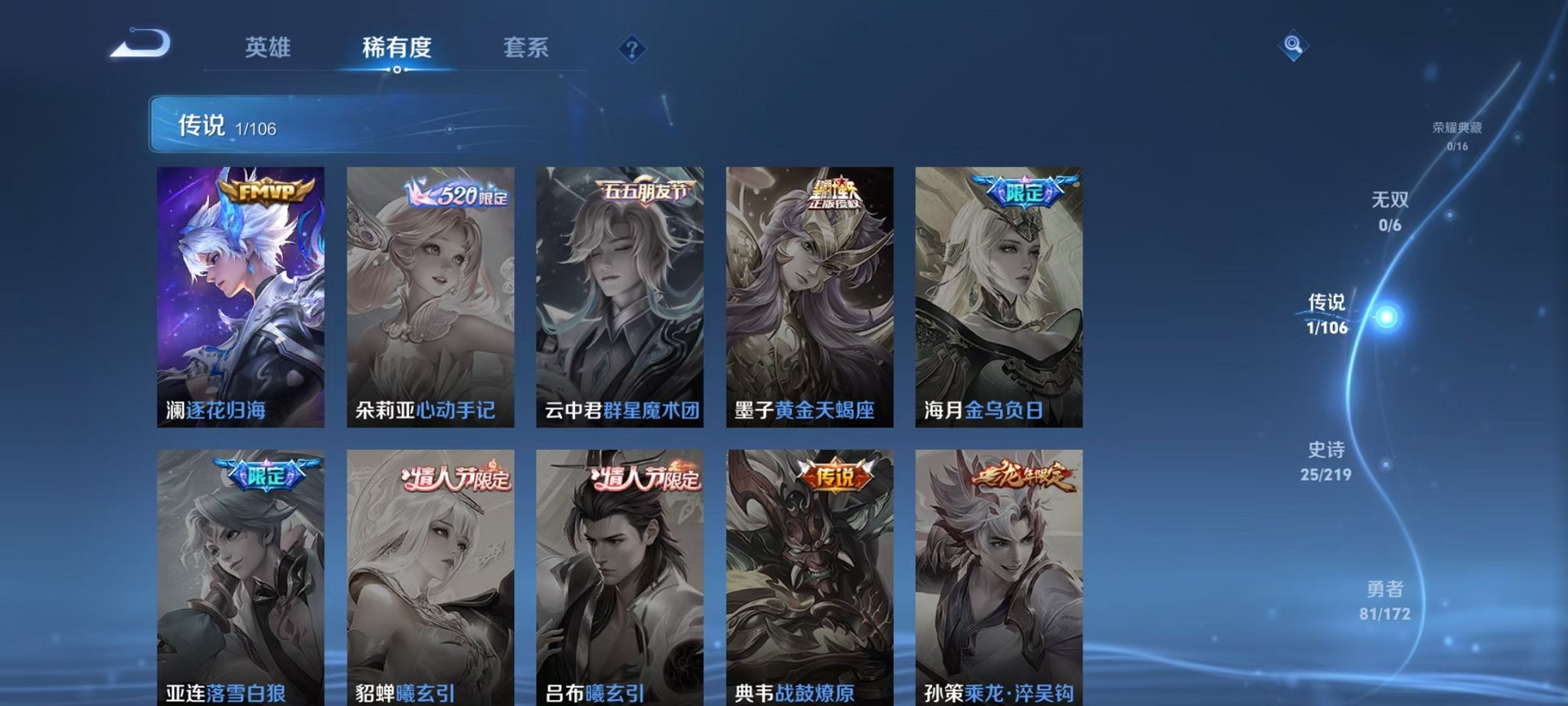Select the 稀有度 tab

coord(396,46)
